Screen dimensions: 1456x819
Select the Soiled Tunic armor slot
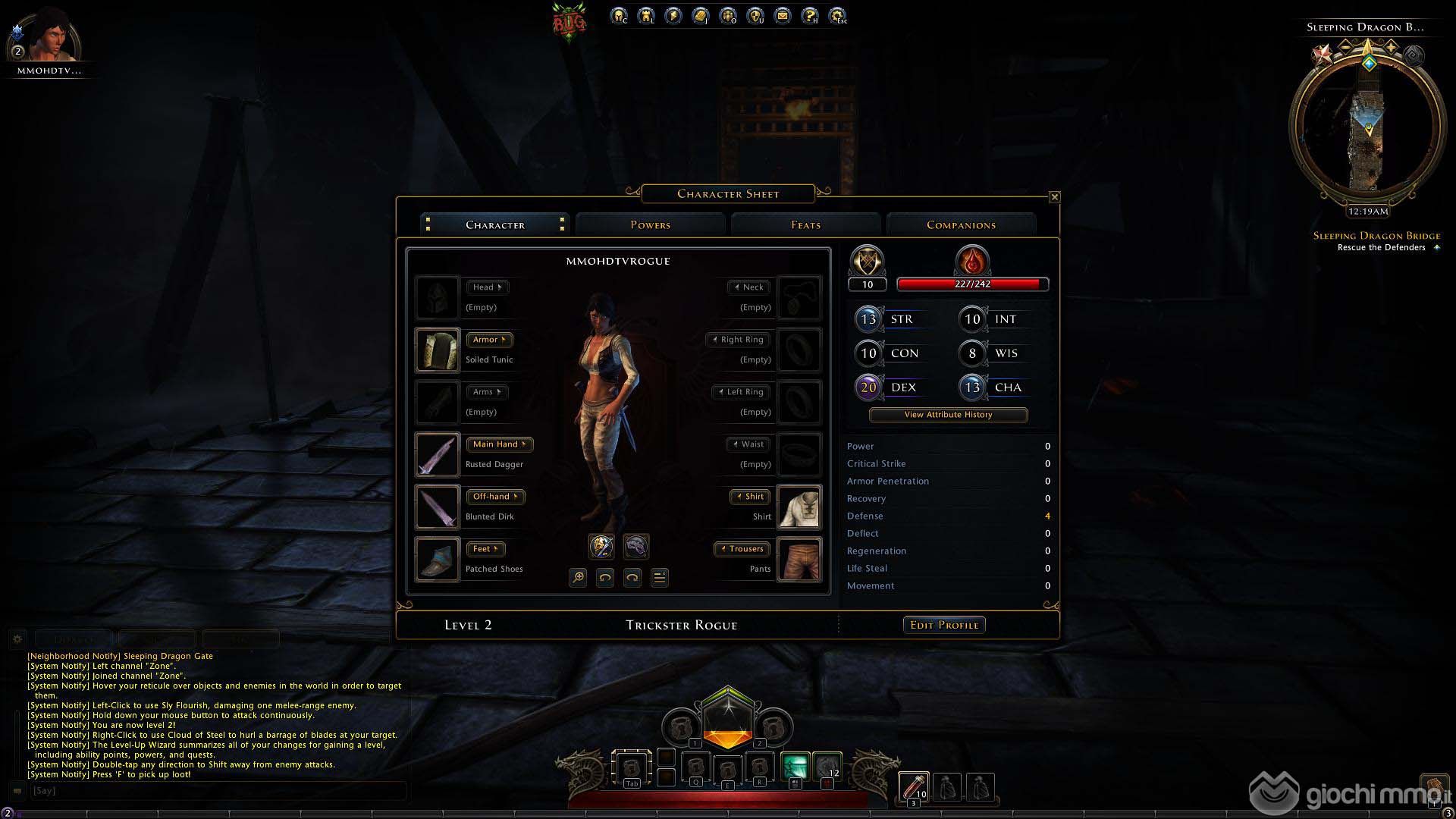coord(438,350)
